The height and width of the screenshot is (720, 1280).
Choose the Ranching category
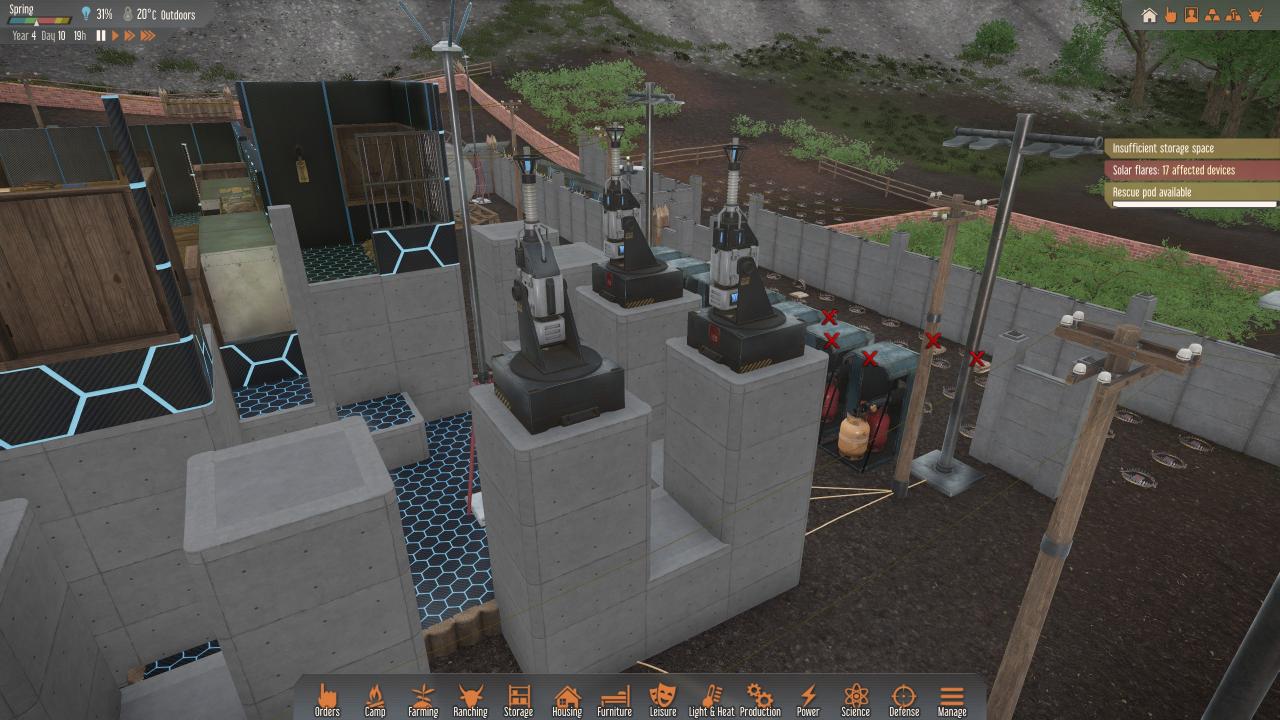pos(470,699)
